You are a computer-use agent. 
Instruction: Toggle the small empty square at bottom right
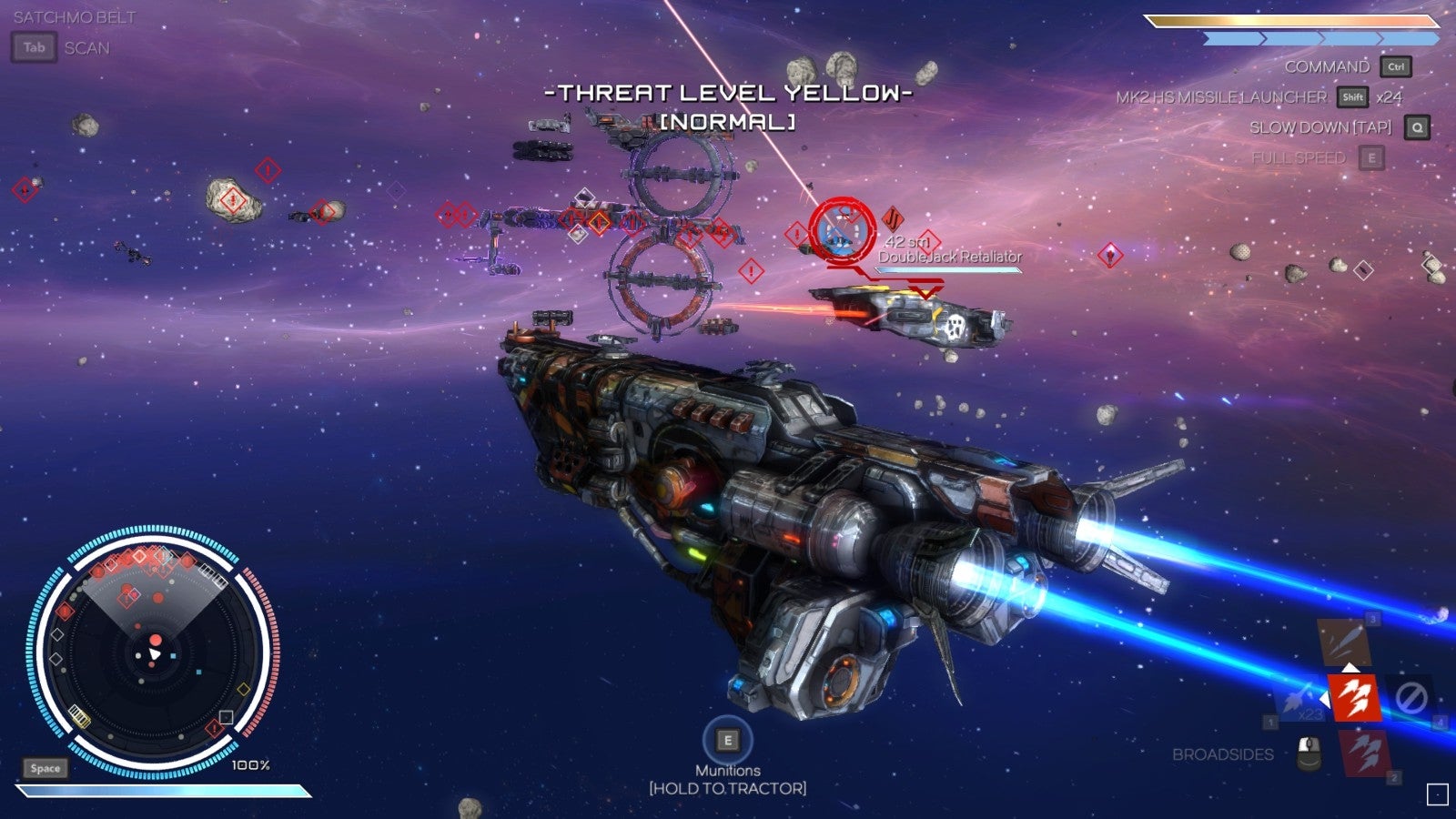[x=1436, y=794]
